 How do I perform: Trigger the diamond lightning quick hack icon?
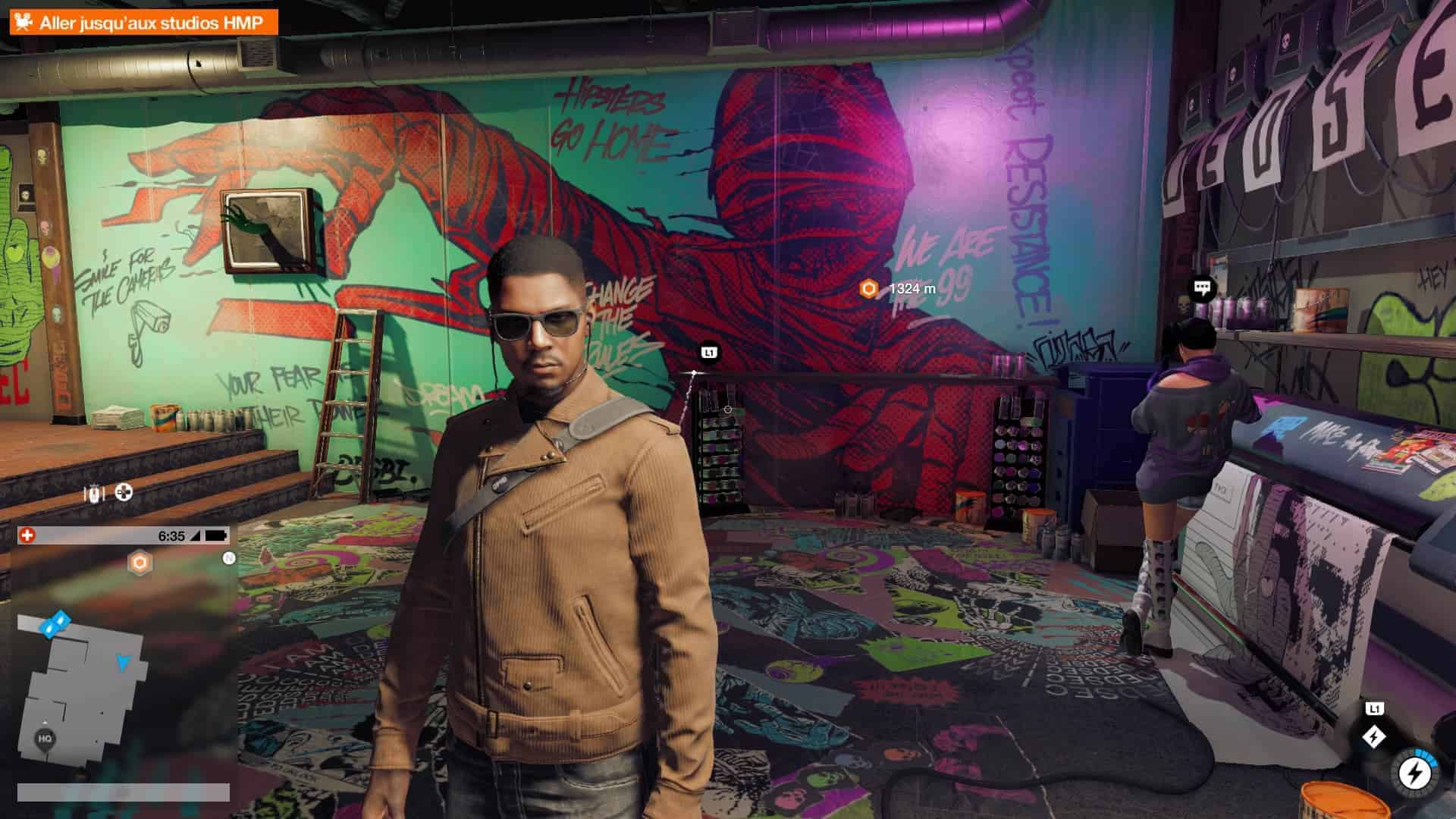[x=1373, y=736]
